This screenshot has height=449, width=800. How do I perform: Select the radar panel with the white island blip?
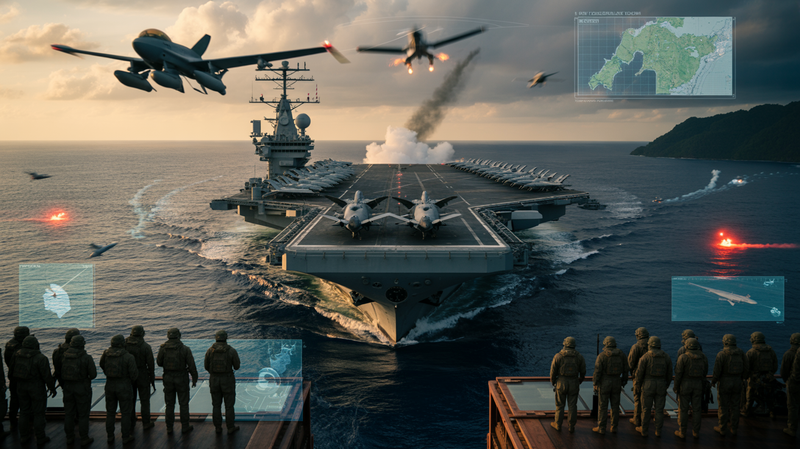56,295
